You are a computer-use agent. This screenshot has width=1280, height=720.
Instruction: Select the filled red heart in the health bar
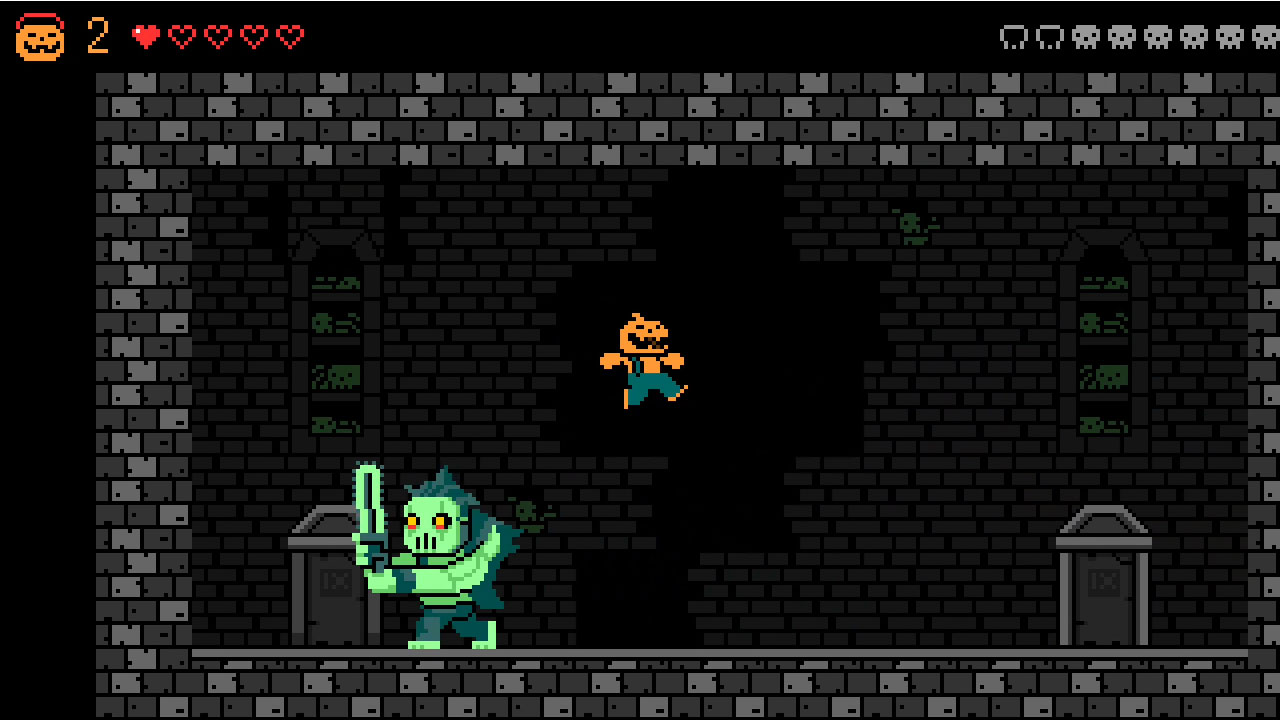point(146,35)
